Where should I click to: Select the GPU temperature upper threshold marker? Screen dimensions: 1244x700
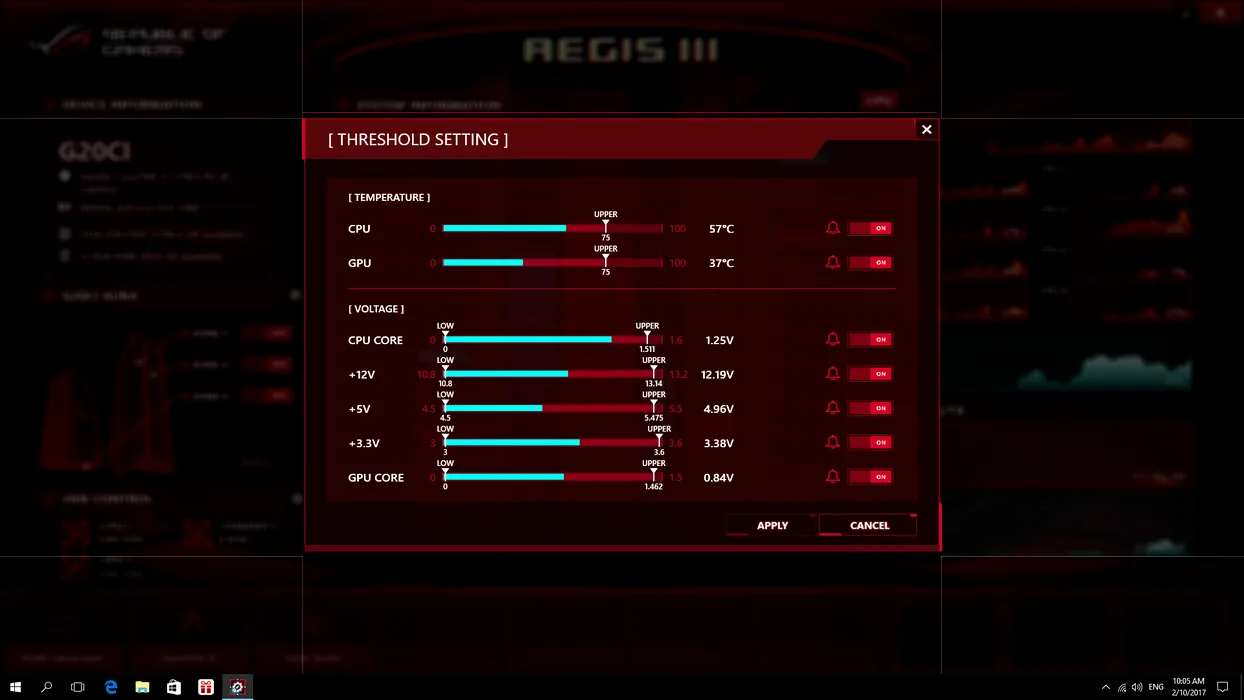(605, 262)
